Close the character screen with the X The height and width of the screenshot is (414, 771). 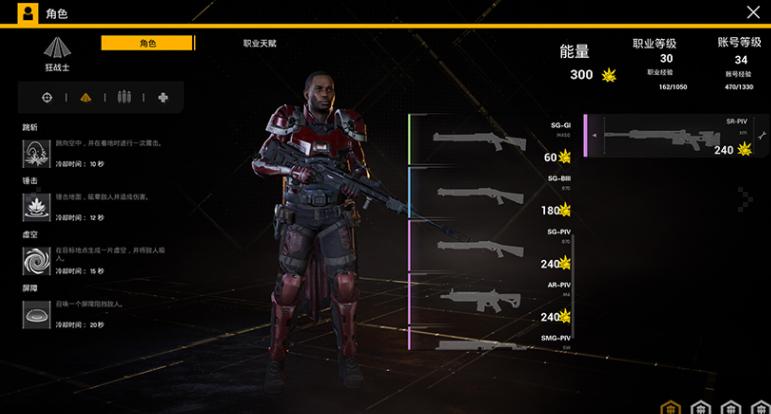pyautogui.click(x=753, y=12)
